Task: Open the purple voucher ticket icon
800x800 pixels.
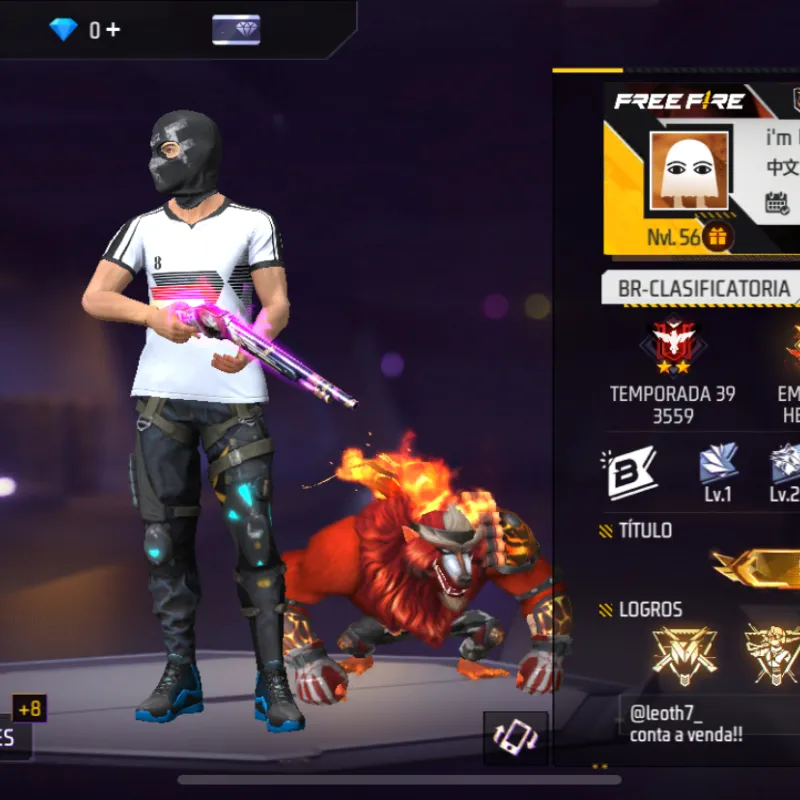Action: click(x=236, y=30)
